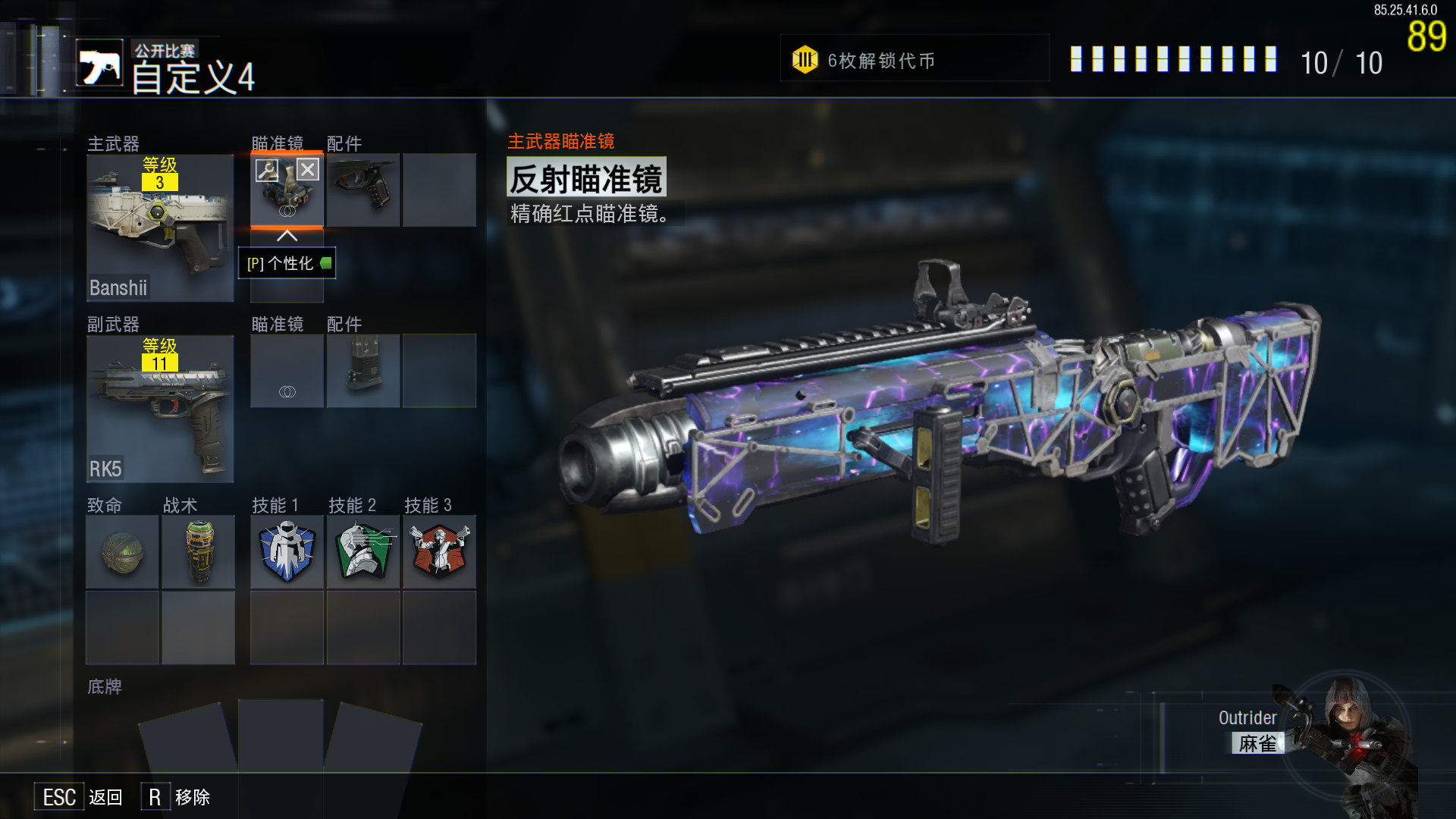Choose the lethal grenade slot
Image resolution: width=1456 pixels, height=819 pixels.
click(122, 552)
